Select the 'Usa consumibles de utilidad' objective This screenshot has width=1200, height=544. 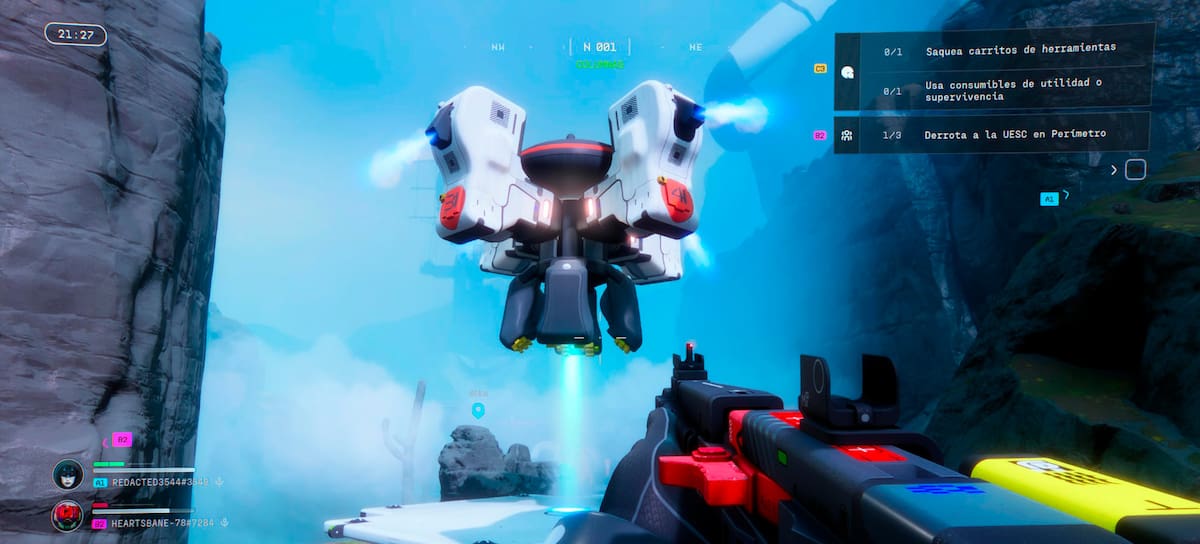1013,90
